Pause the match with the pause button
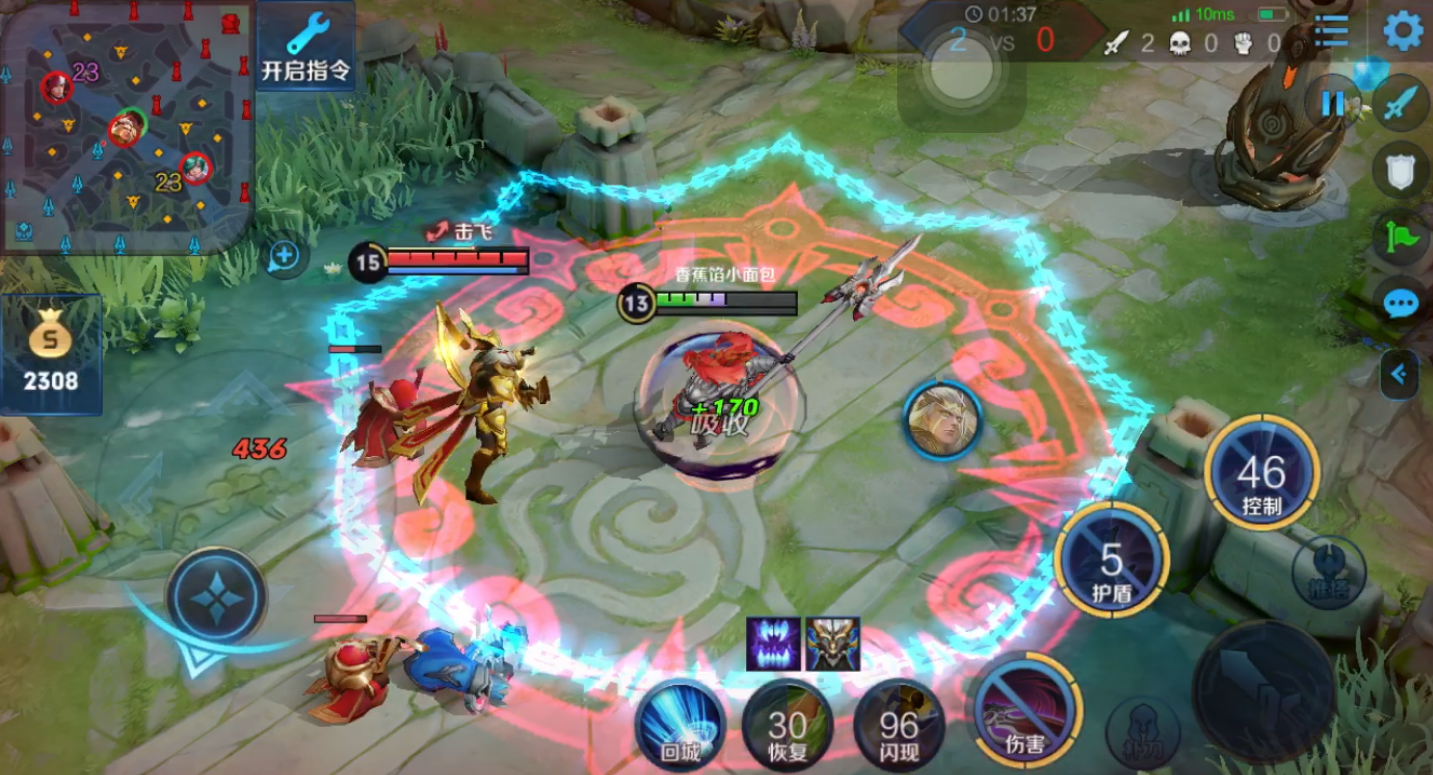Screen dimensions: 1433x775 pyautogui.click(x=1333, y=103)
